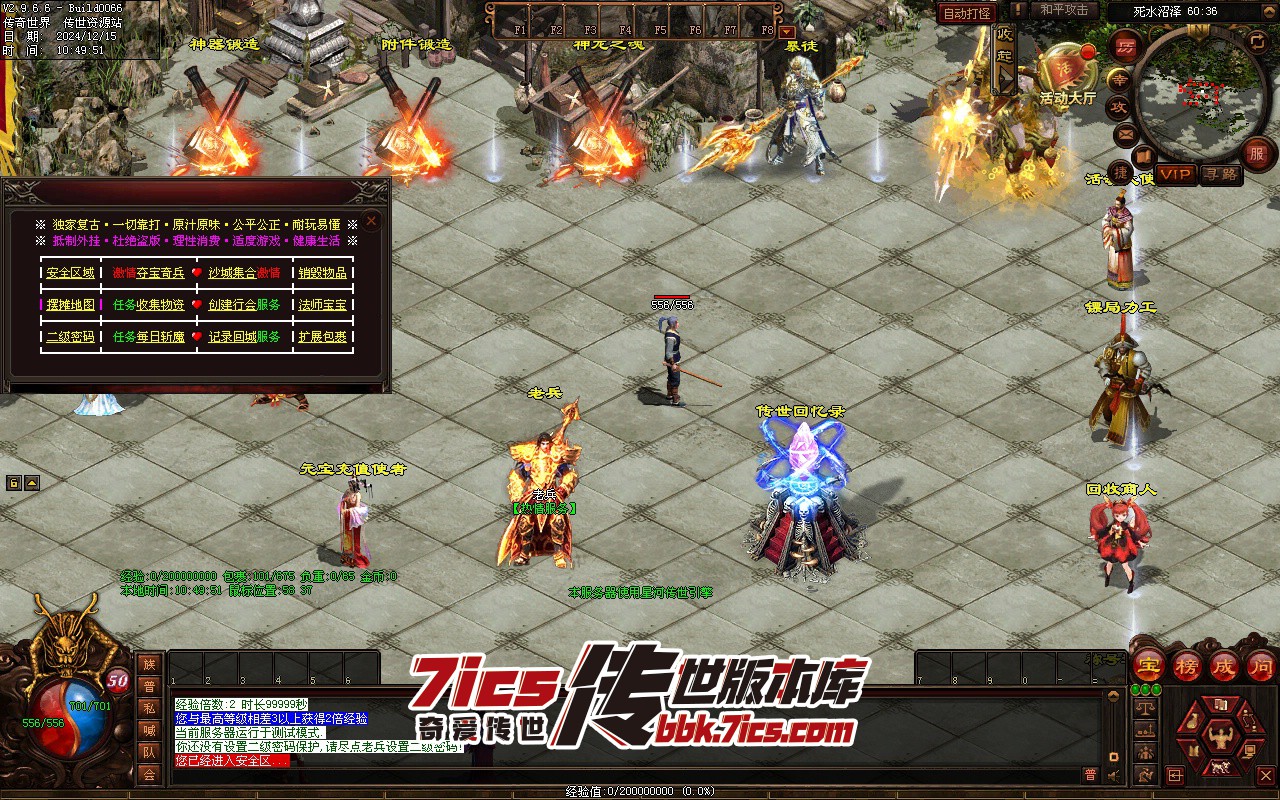Viewport: 1280px width, 800px height.
Task: Open the VIP panel button
Action: [x=1177, y=174]
